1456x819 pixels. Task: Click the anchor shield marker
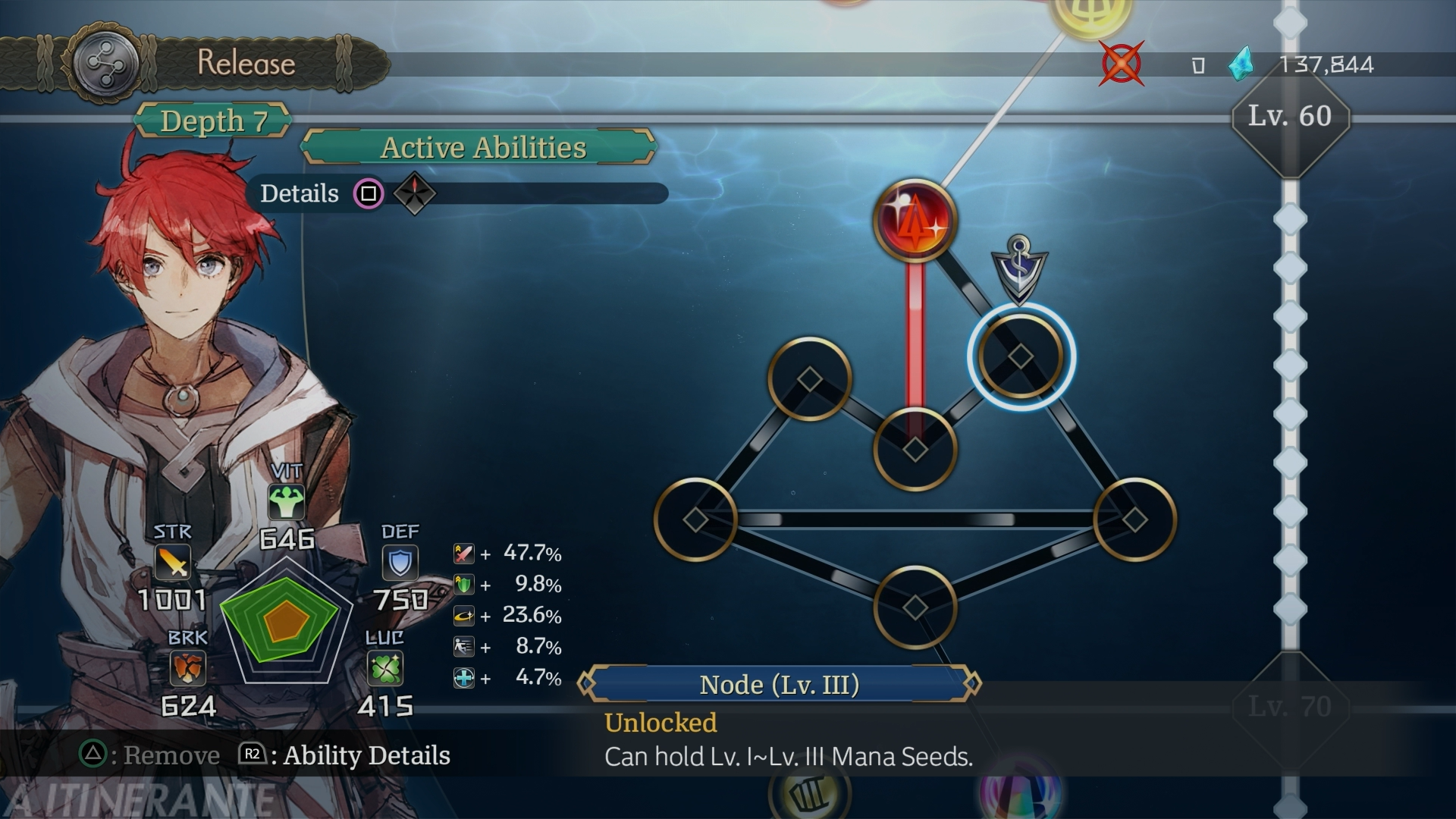pos(1019,268)
